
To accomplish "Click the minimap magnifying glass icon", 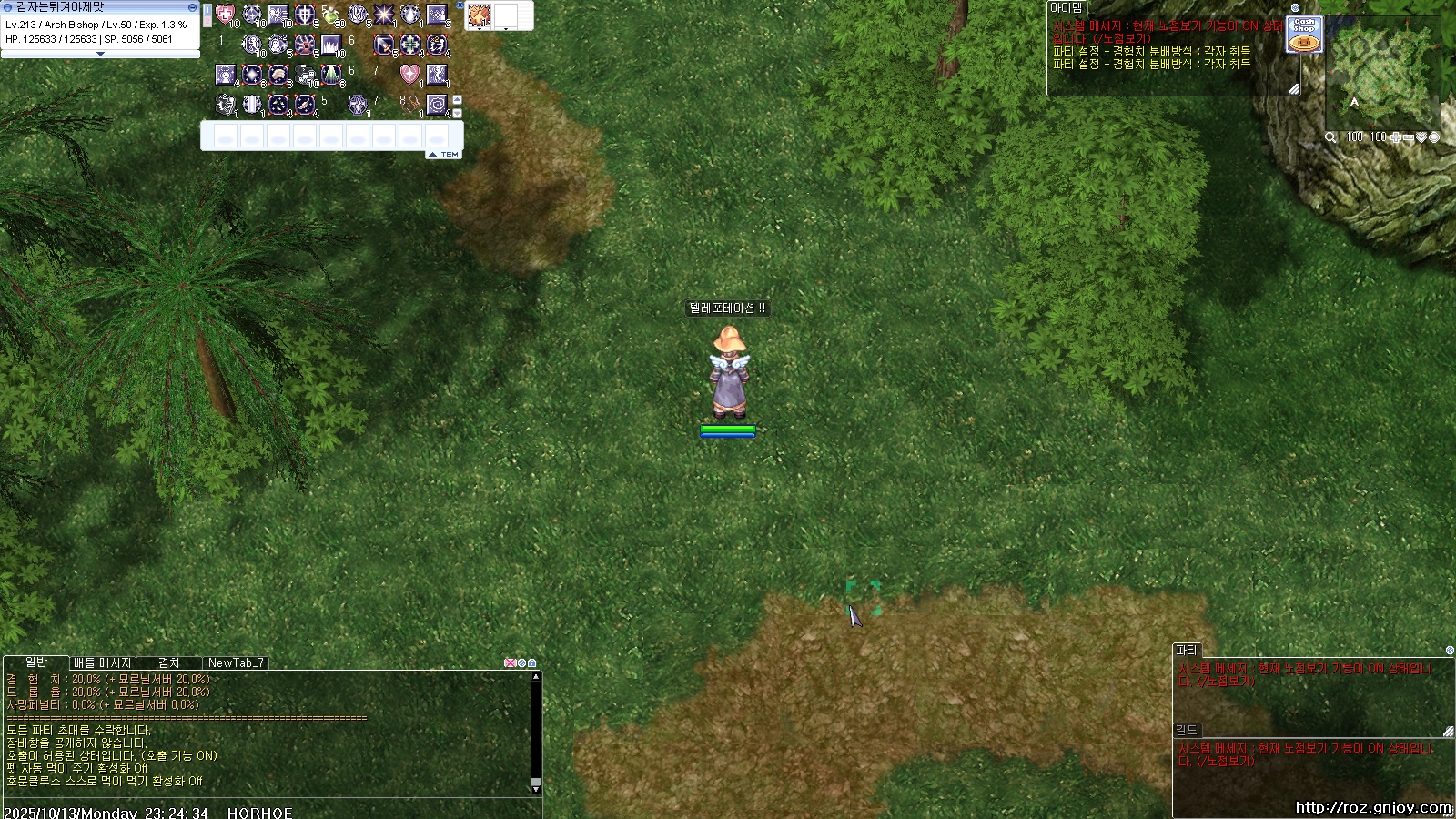I will point(1330,137).
